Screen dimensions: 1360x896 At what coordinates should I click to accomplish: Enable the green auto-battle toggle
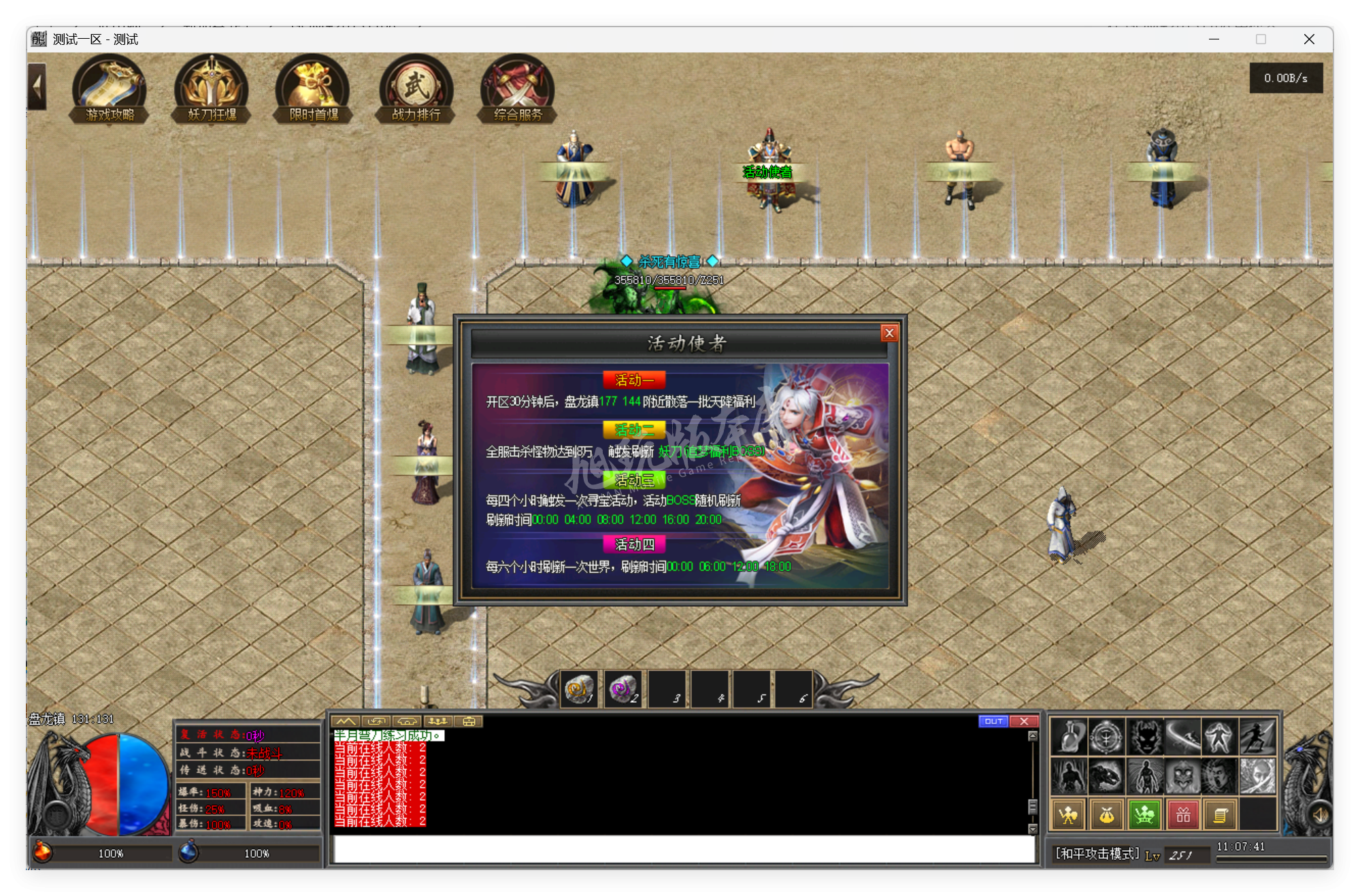pos(1144,814)
